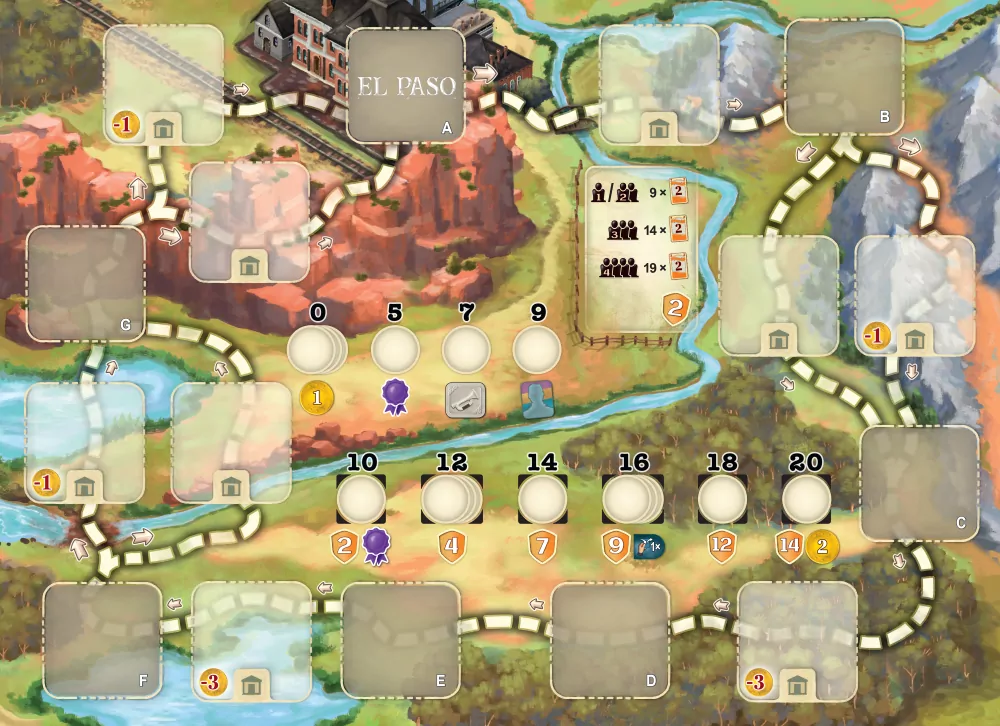Image resolution: width=1000 pixels, height=726 pixels.
Task: Choose board space labeled F
Action: (x=102, y=640)
